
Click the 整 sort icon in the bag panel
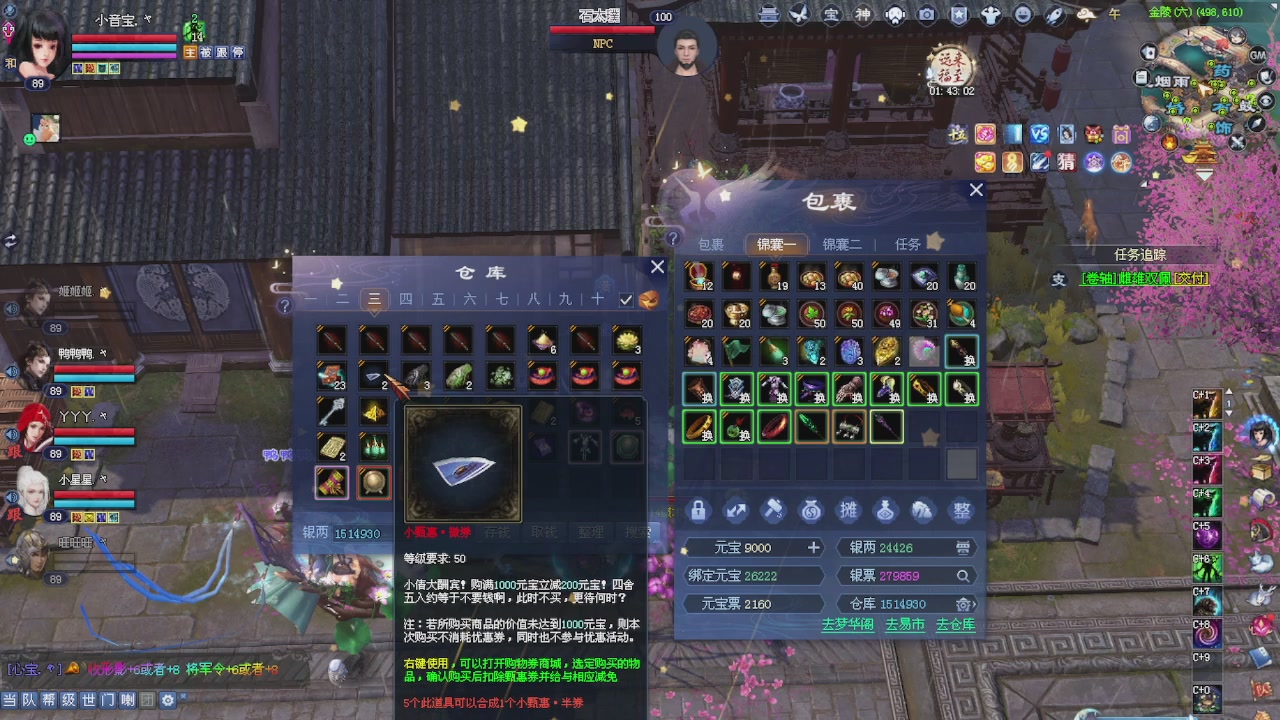pos(960,511)
